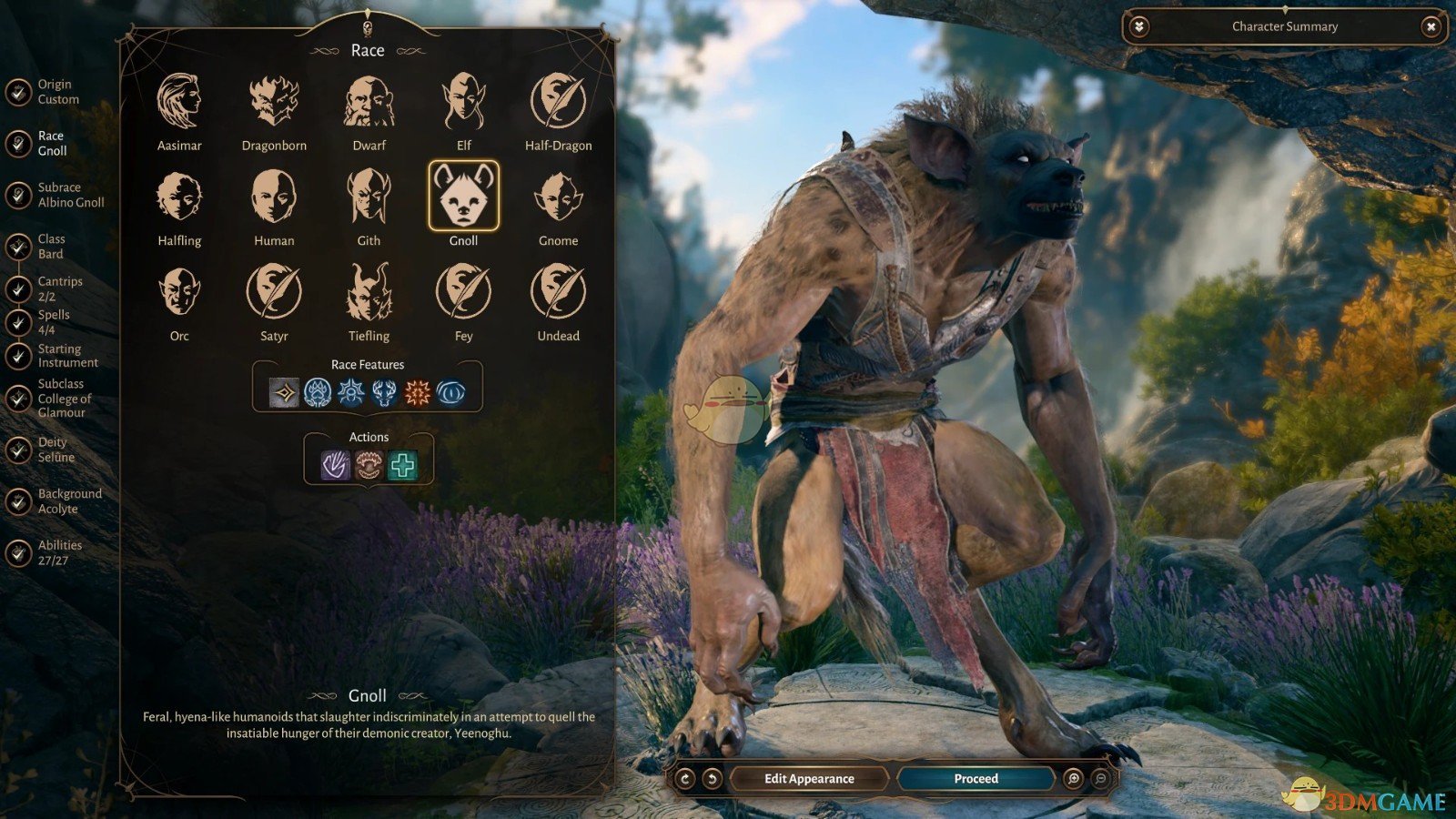The width and height of the screenshot is (1456, 819).
Task: Select the Undead race
Action: (x=558, y=294)
